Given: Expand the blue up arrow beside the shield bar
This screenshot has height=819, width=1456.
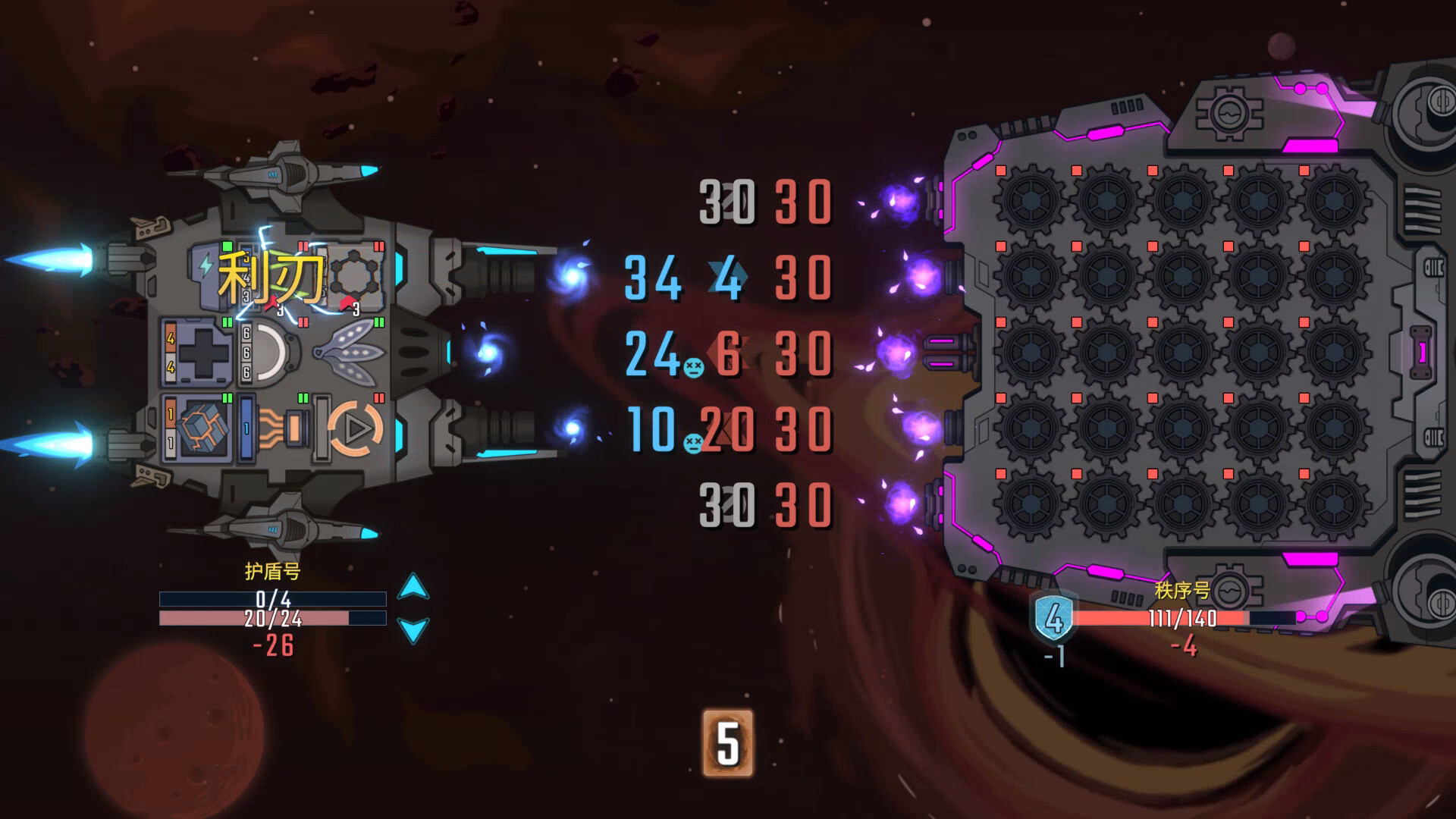Looking at the screenshot, I should [x=413, y=585].
